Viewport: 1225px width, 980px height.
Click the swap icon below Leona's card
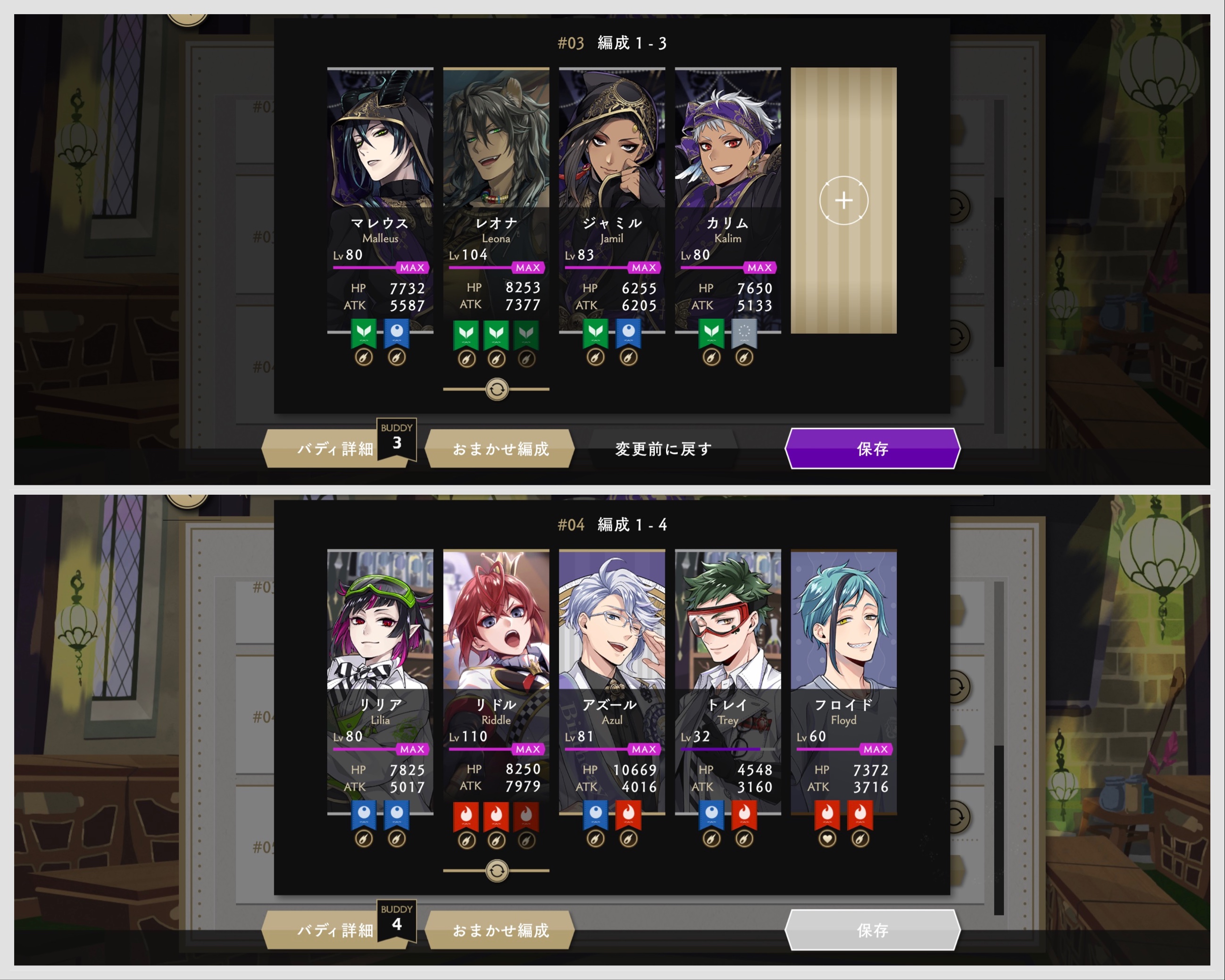point(497,390)
